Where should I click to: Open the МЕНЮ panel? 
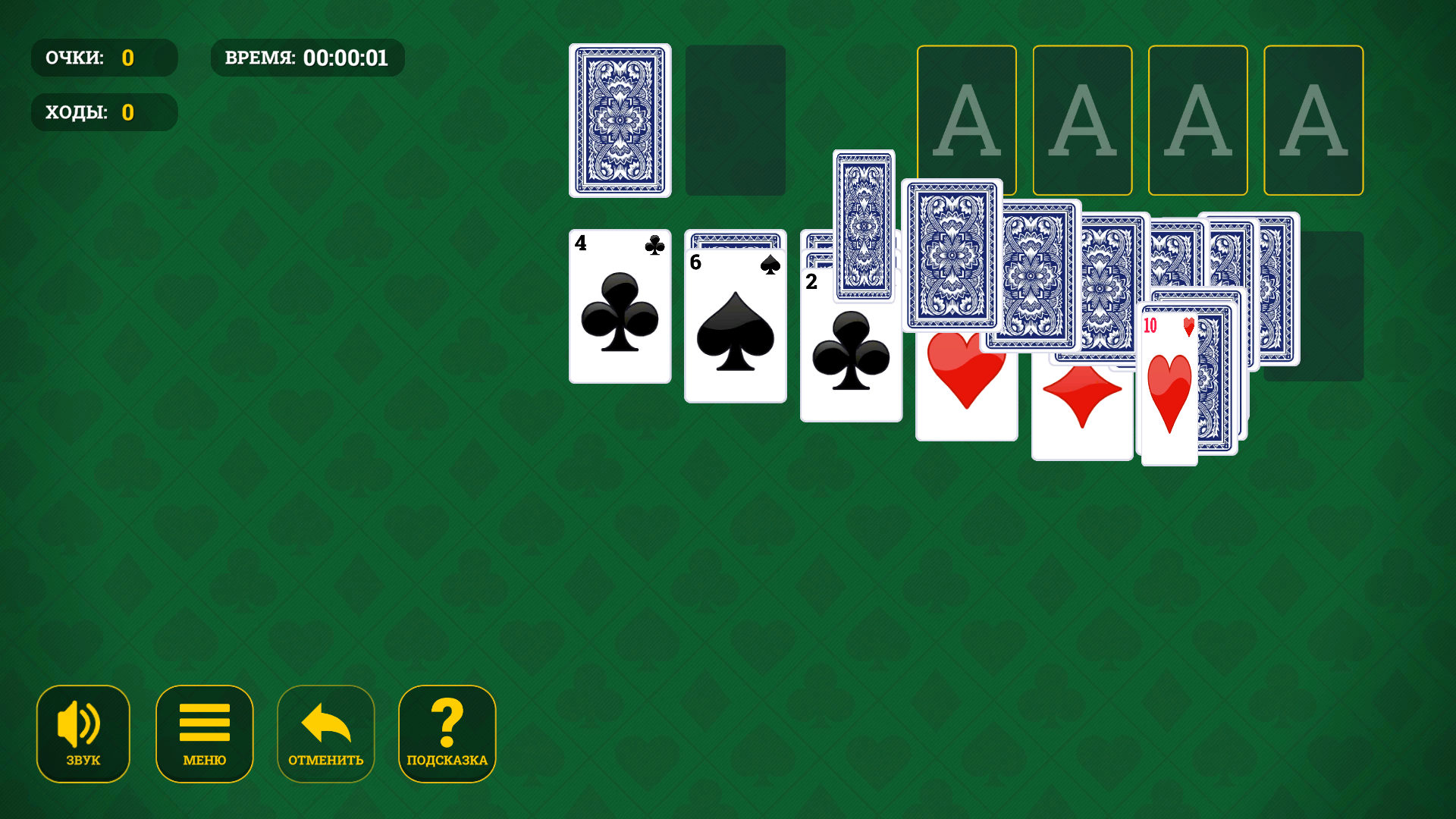[x=204, y=733]
